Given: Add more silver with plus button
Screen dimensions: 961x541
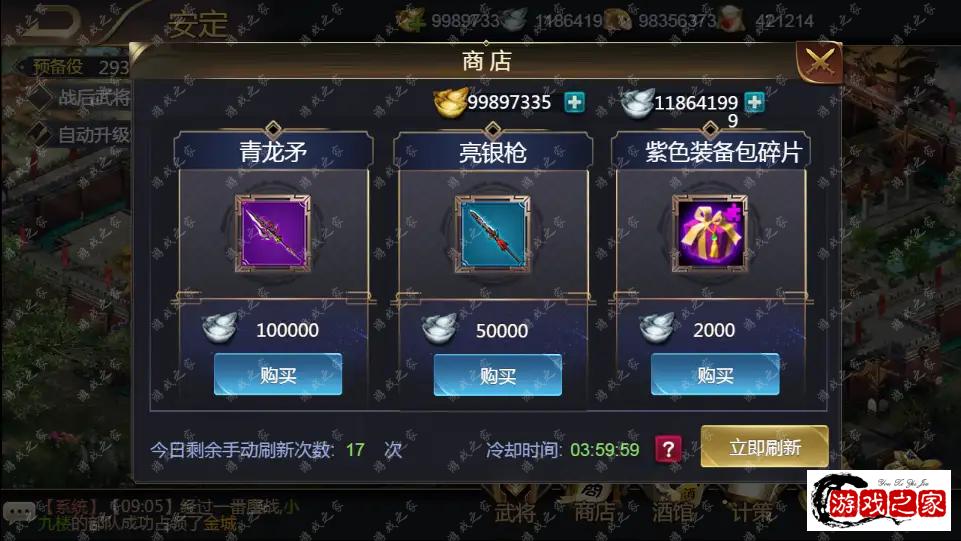Looking at the screenshot, I should (x=754, y=102).
